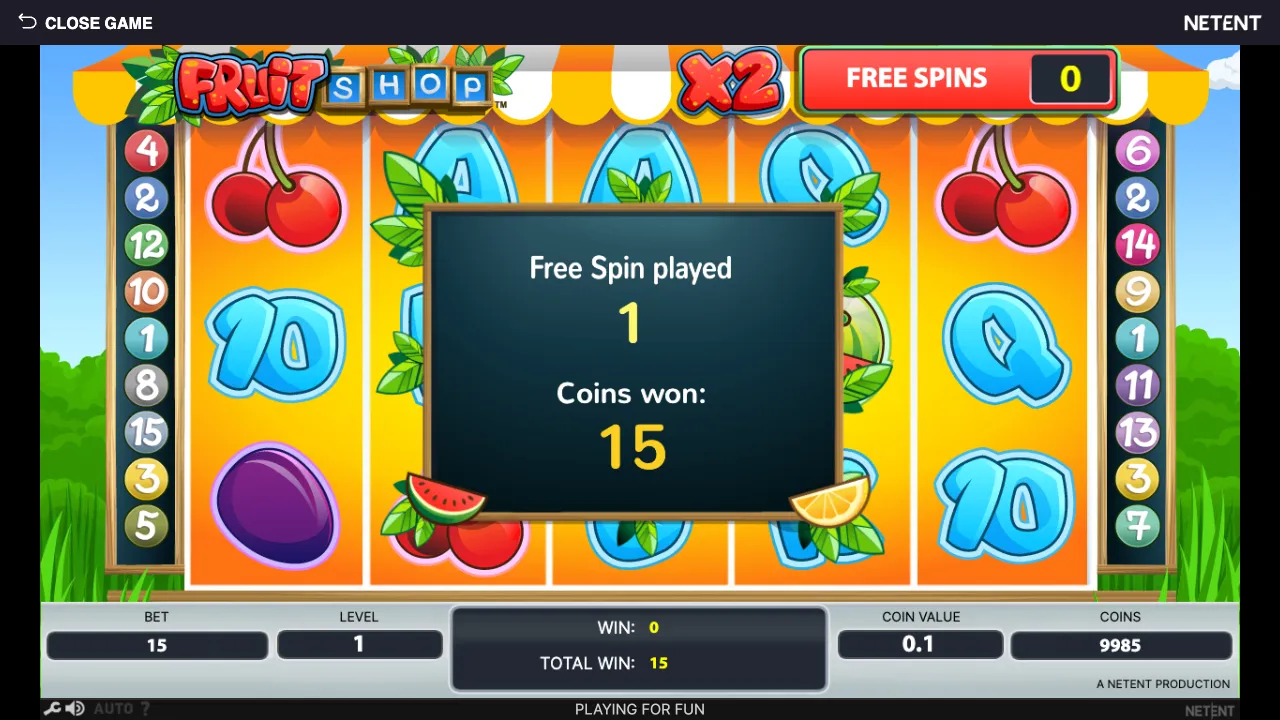Click payline number 1 on the left column
Screen dimensions: 1280x720
tap(146, 340)
